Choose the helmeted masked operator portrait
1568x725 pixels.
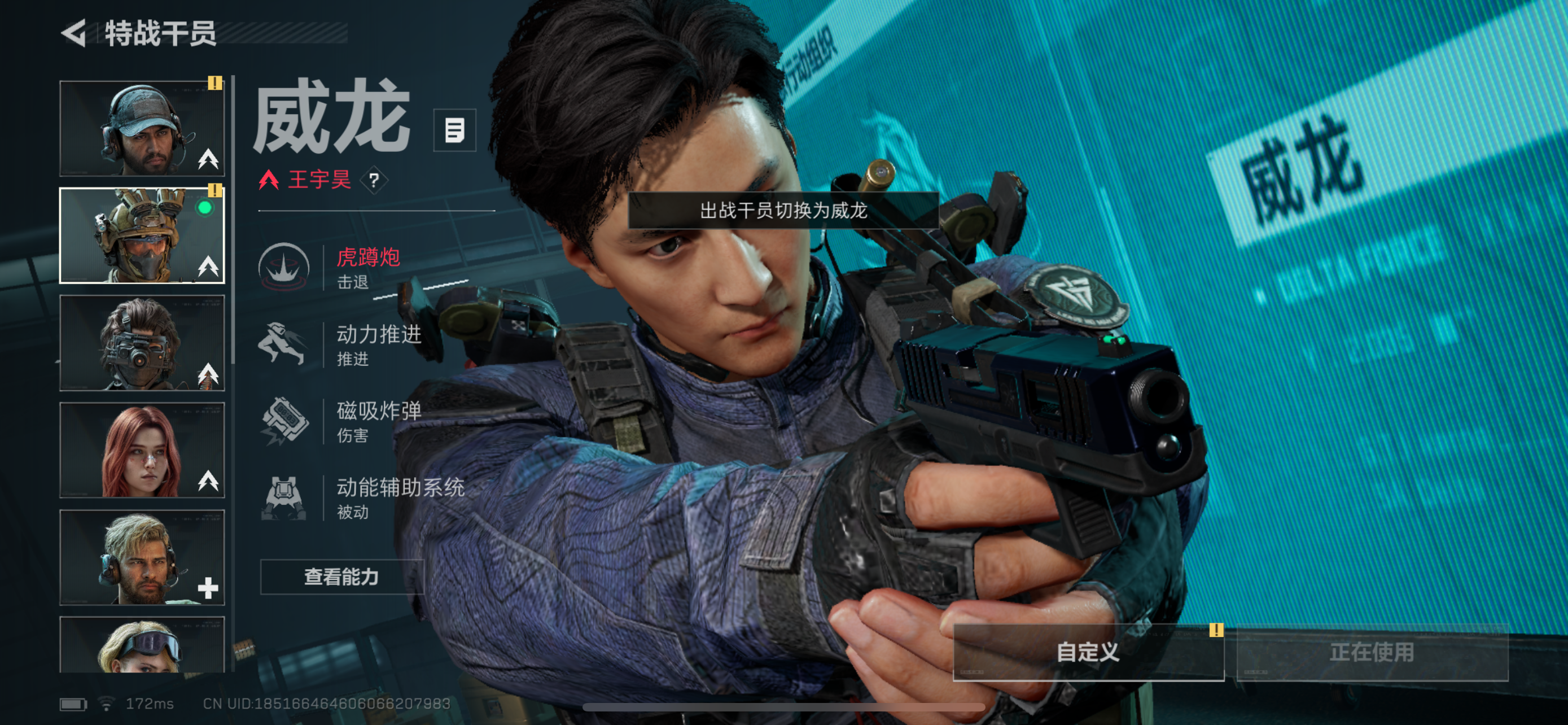pos(142,235)
